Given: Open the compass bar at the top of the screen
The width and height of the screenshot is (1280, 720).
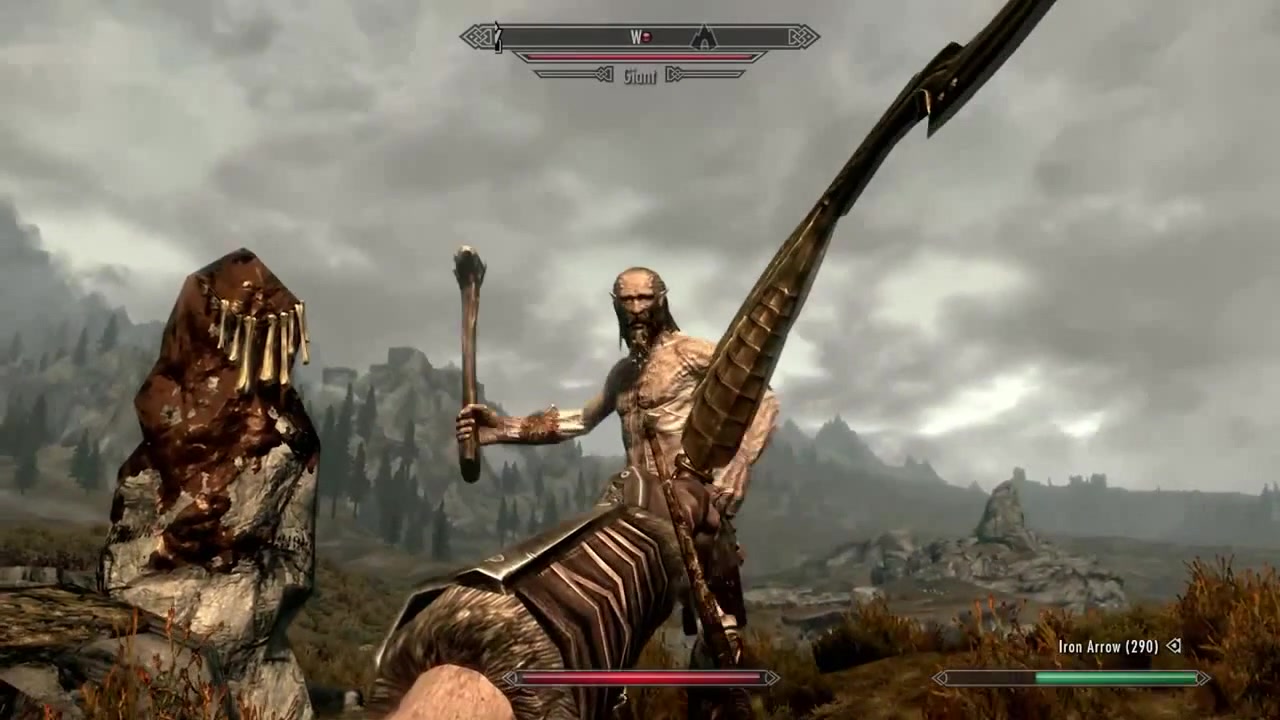Looking at the screenshot, I should (640, 36).
